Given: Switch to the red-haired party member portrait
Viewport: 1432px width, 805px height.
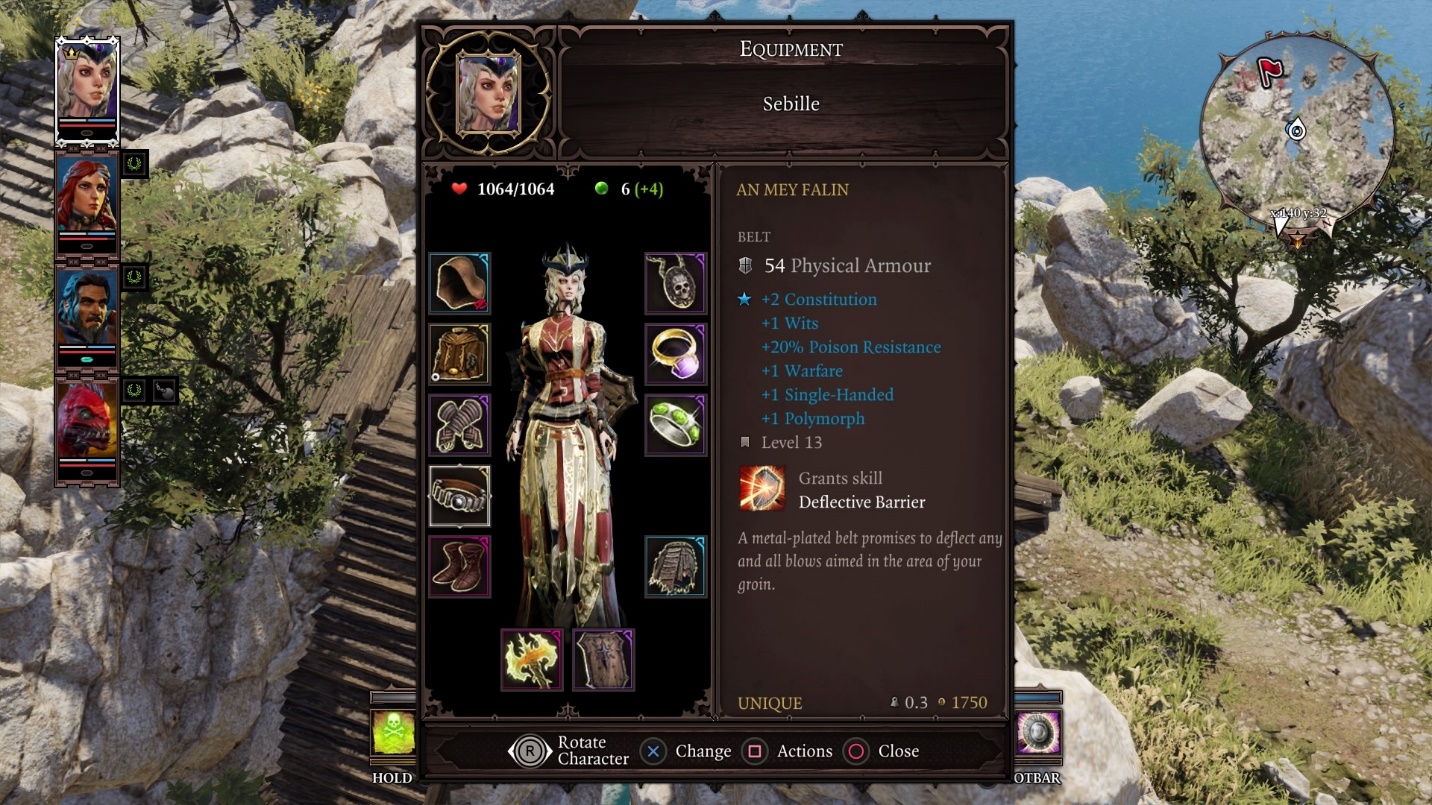Looking at the screenshot, I should pos(87,196).
